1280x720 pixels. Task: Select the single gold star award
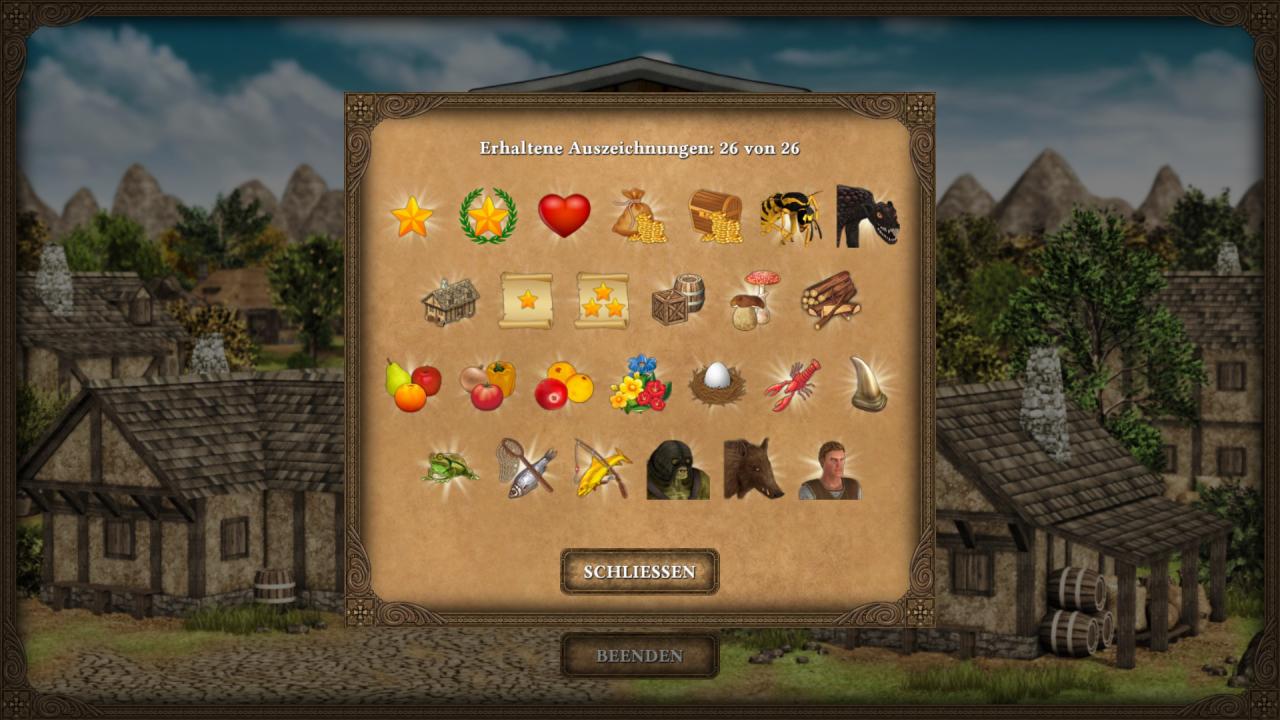click(411, 216)
